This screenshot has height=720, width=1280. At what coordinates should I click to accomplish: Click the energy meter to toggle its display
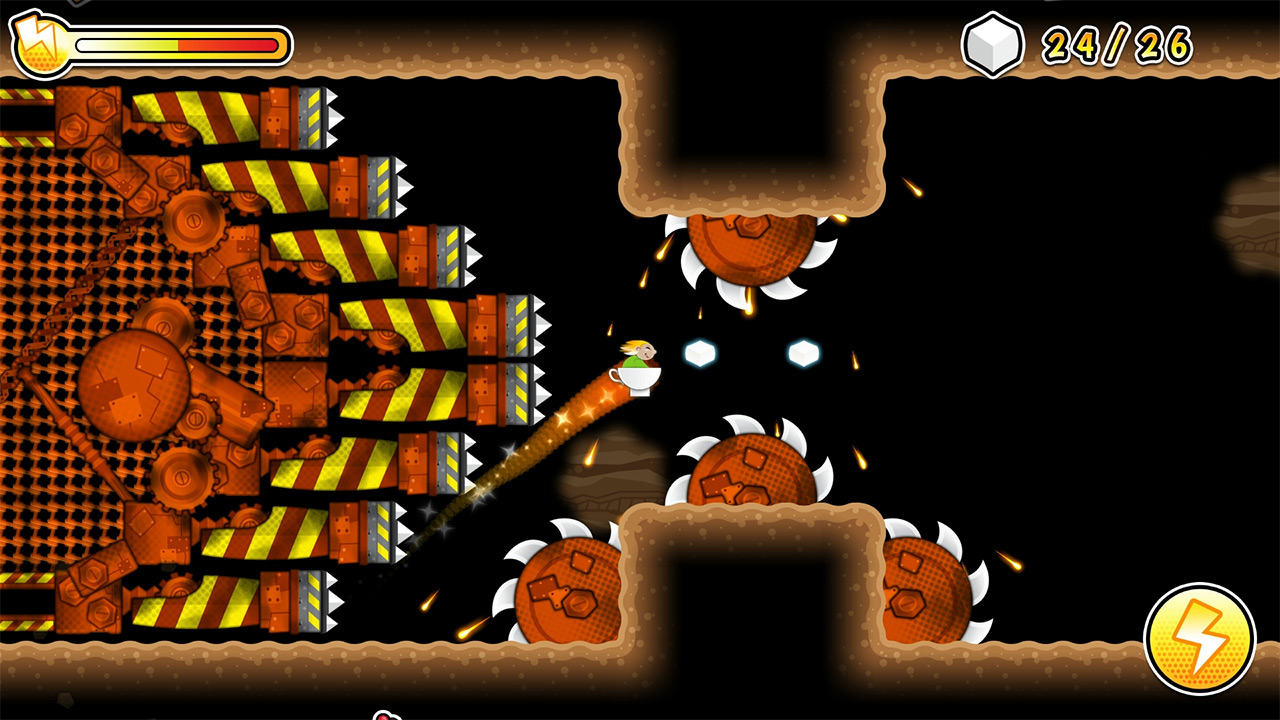(178, 45)
